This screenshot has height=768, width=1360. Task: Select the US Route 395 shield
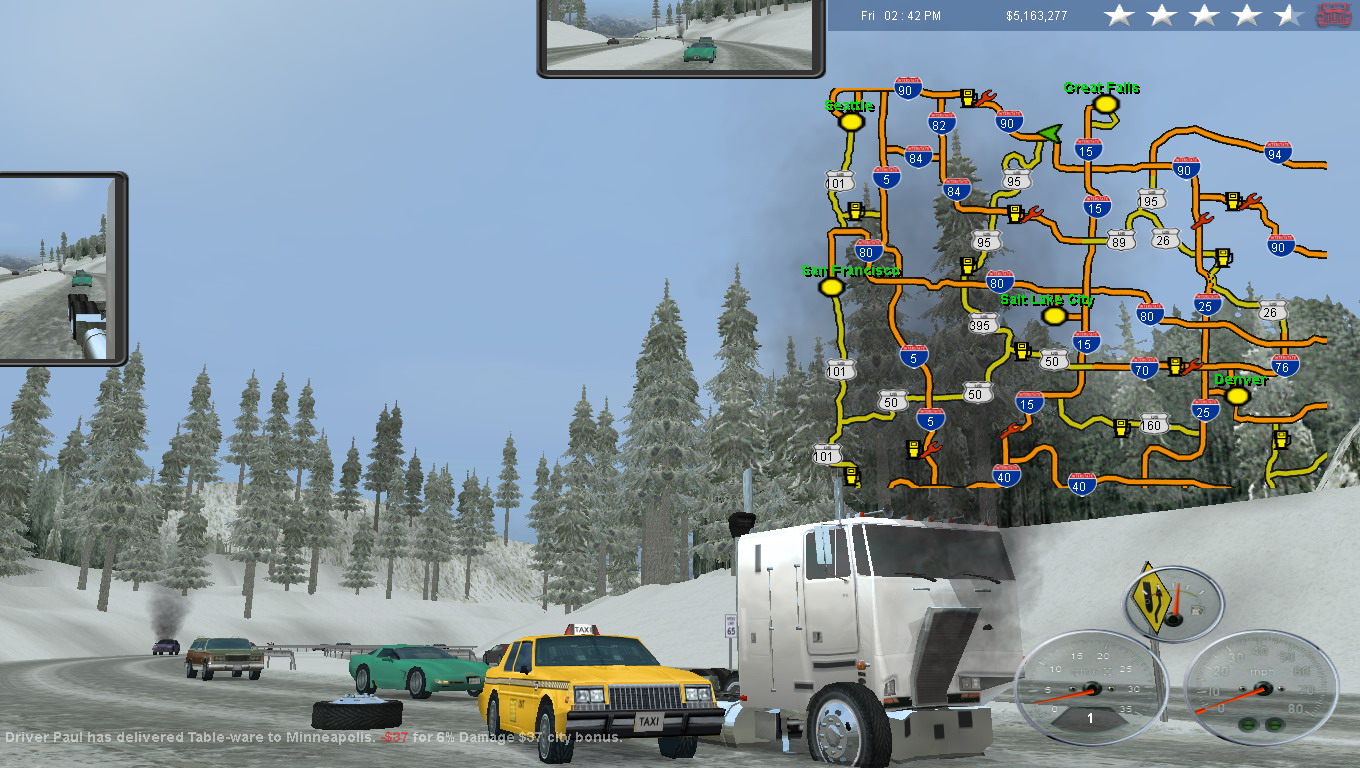[983, 324]
